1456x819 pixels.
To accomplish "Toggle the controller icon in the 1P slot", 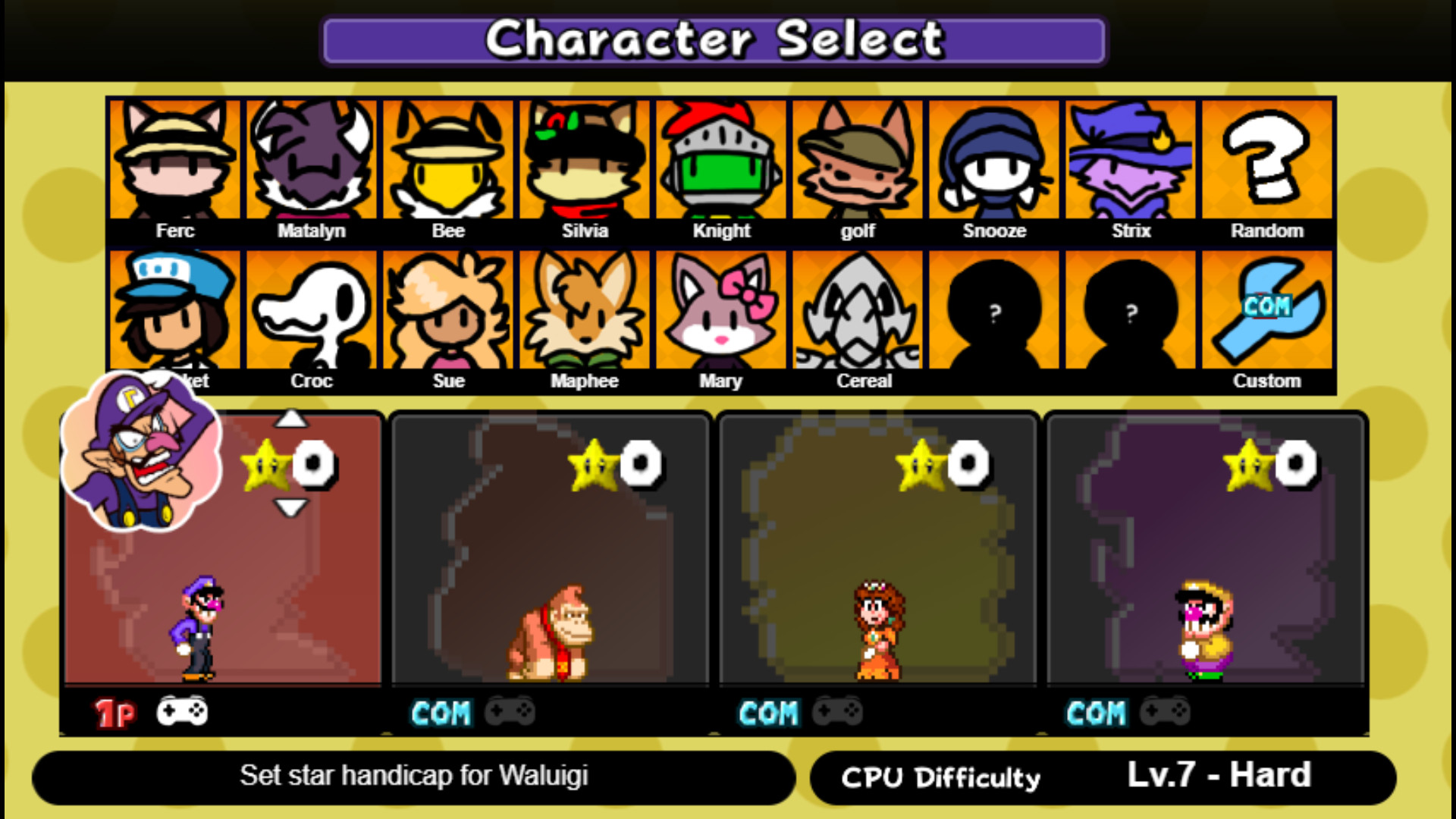I will pos(182,711).
